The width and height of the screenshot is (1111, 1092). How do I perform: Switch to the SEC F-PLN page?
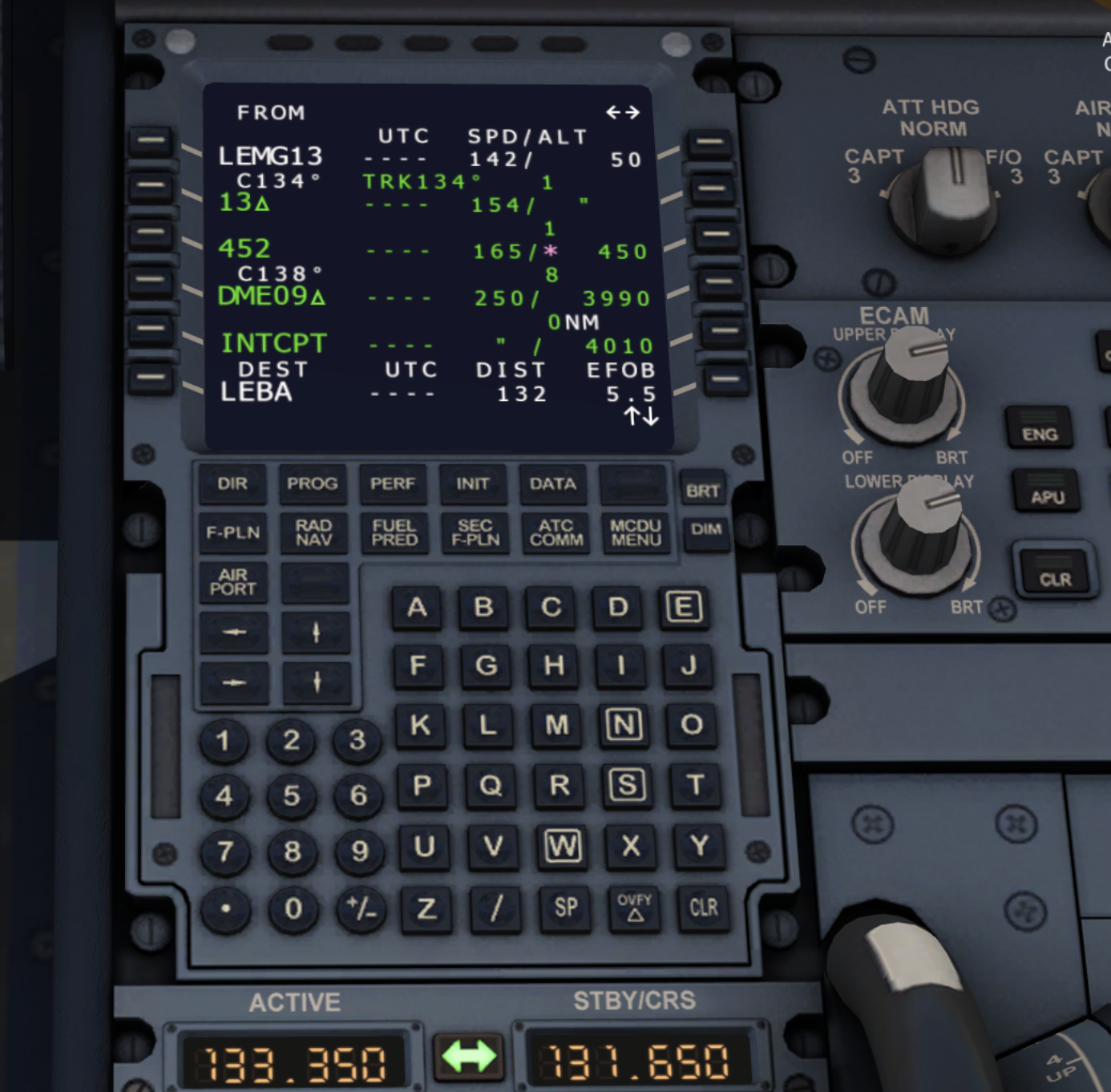coord(474,534)
